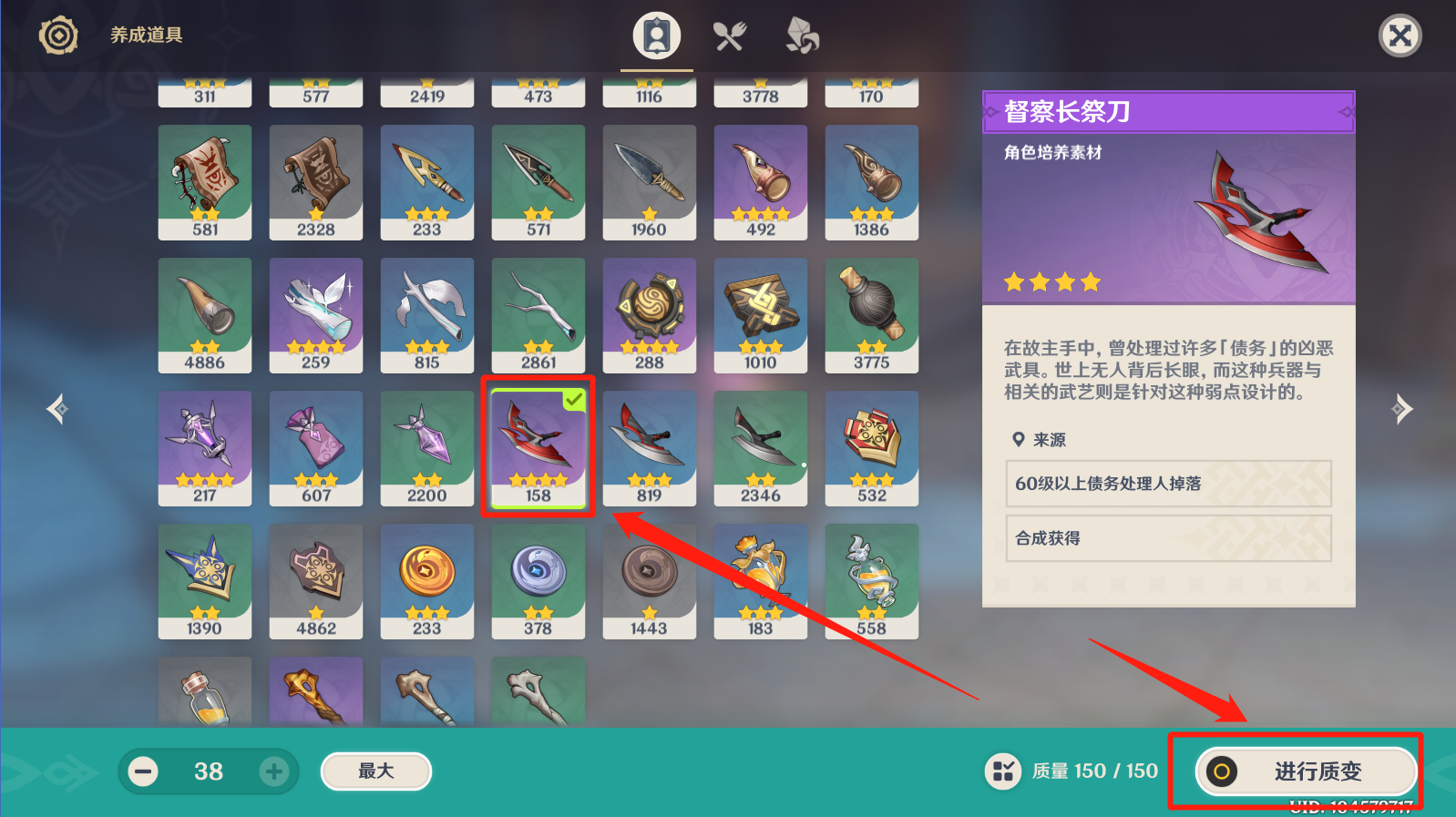
Task: Go back a page using the left arrow
Action: pos(56,408)
